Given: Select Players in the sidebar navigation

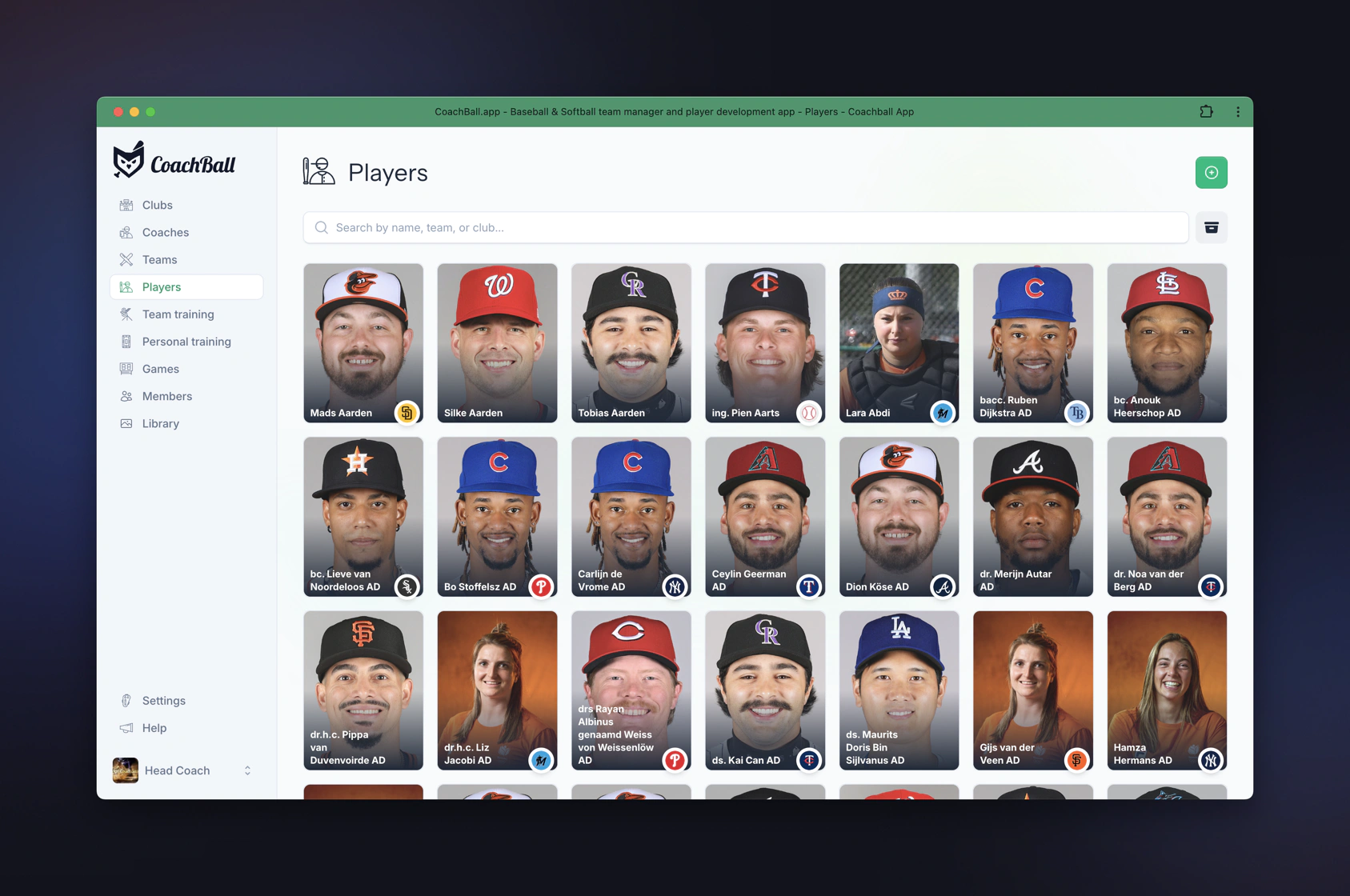Looking at the screenshot, I should 161,286.
